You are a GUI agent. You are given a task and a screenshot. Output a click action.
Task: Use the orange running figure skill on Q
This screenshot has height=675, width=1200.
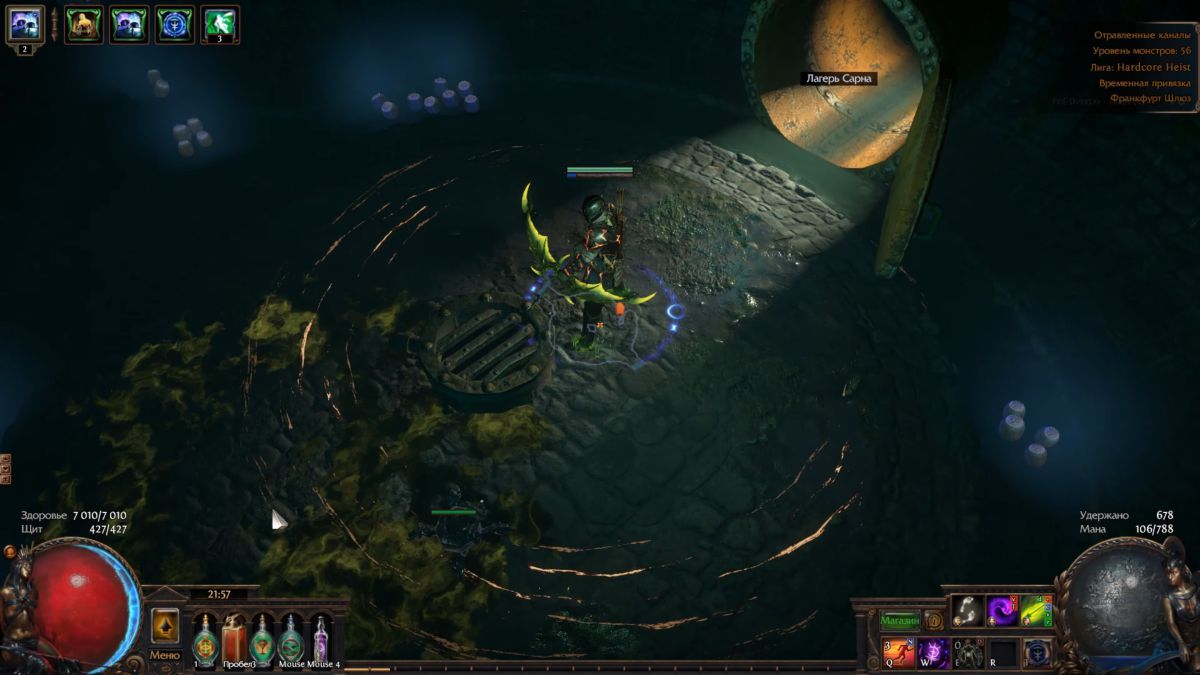tap(898, 653)
